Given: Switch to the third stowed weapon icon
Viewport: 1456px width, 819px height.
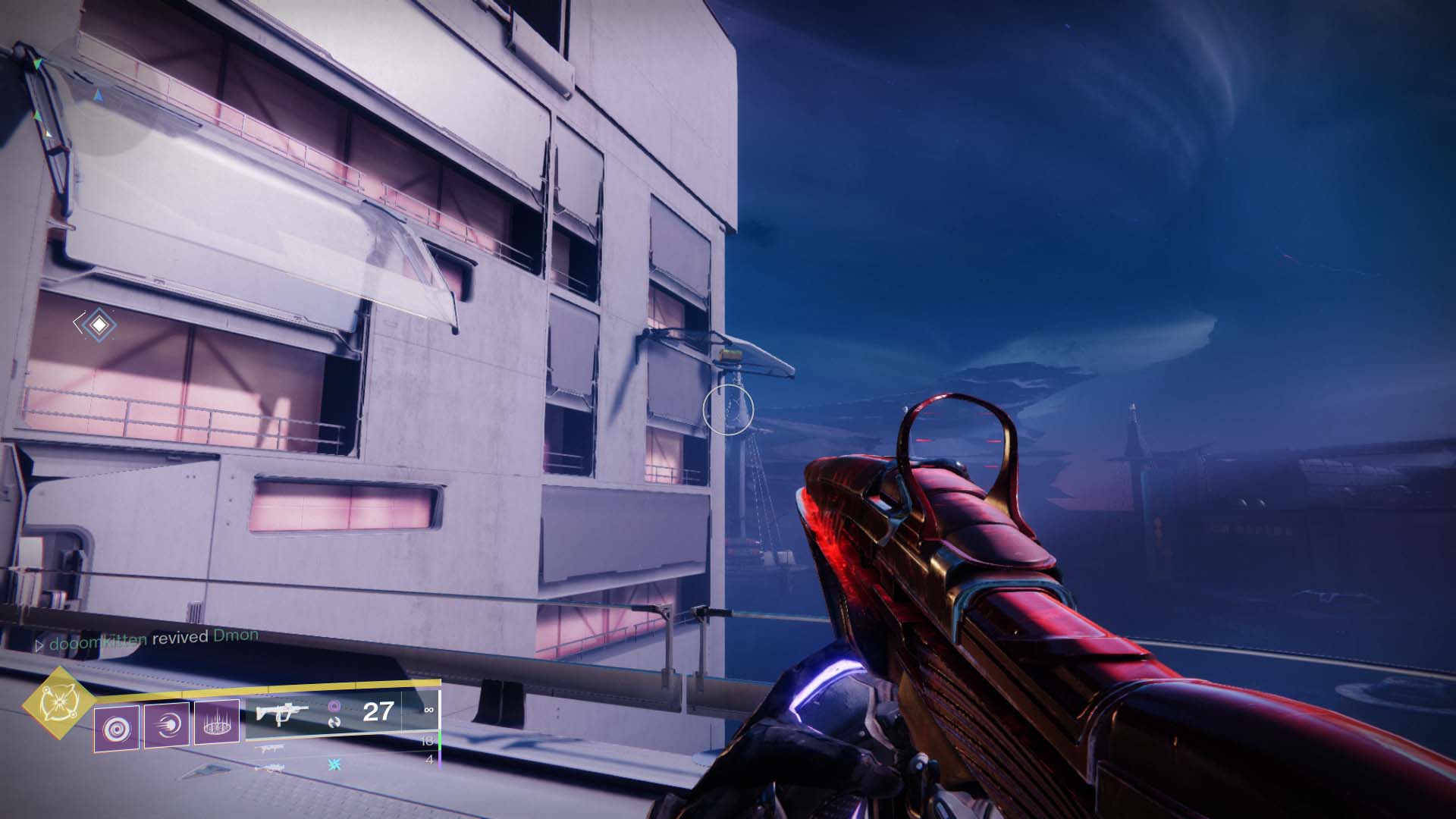Looking at the screenshot, I should pyautogui.click(x=271, y=767).
